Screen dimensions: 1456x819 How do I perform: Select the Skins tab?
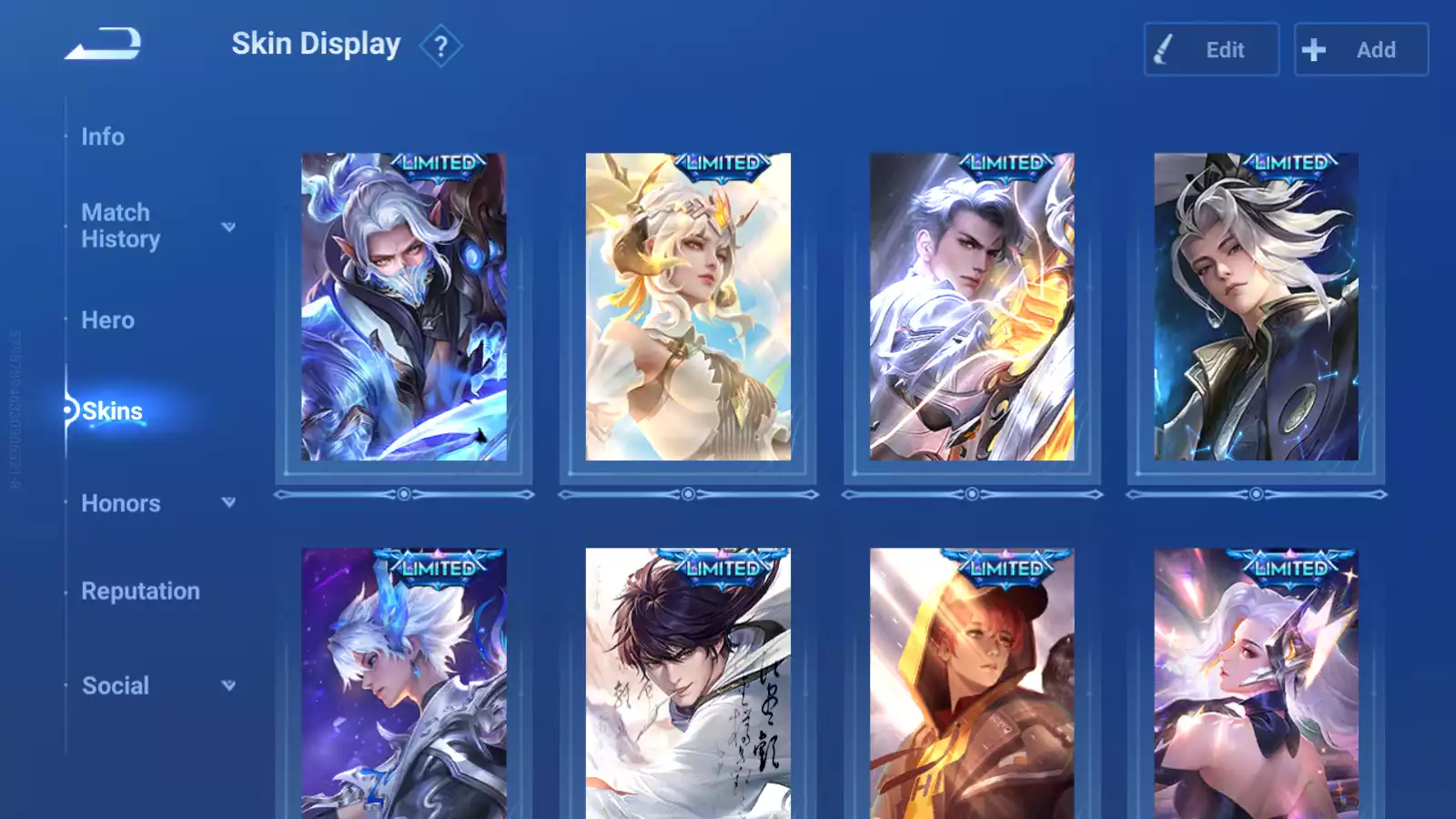[112, 411]
